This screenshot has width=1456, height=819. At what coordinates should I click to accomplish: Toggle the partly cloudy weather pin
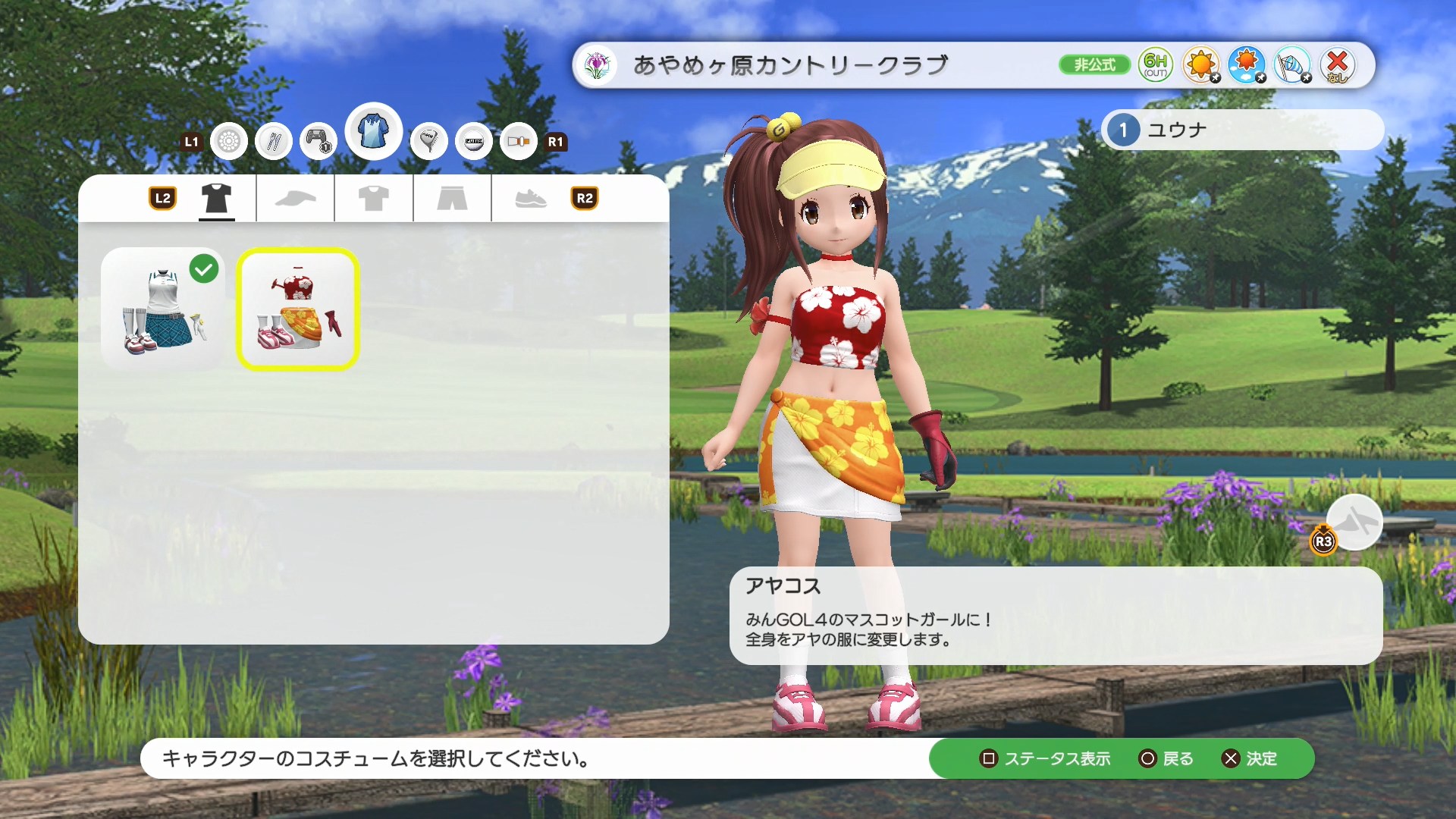coord(1247,65)
